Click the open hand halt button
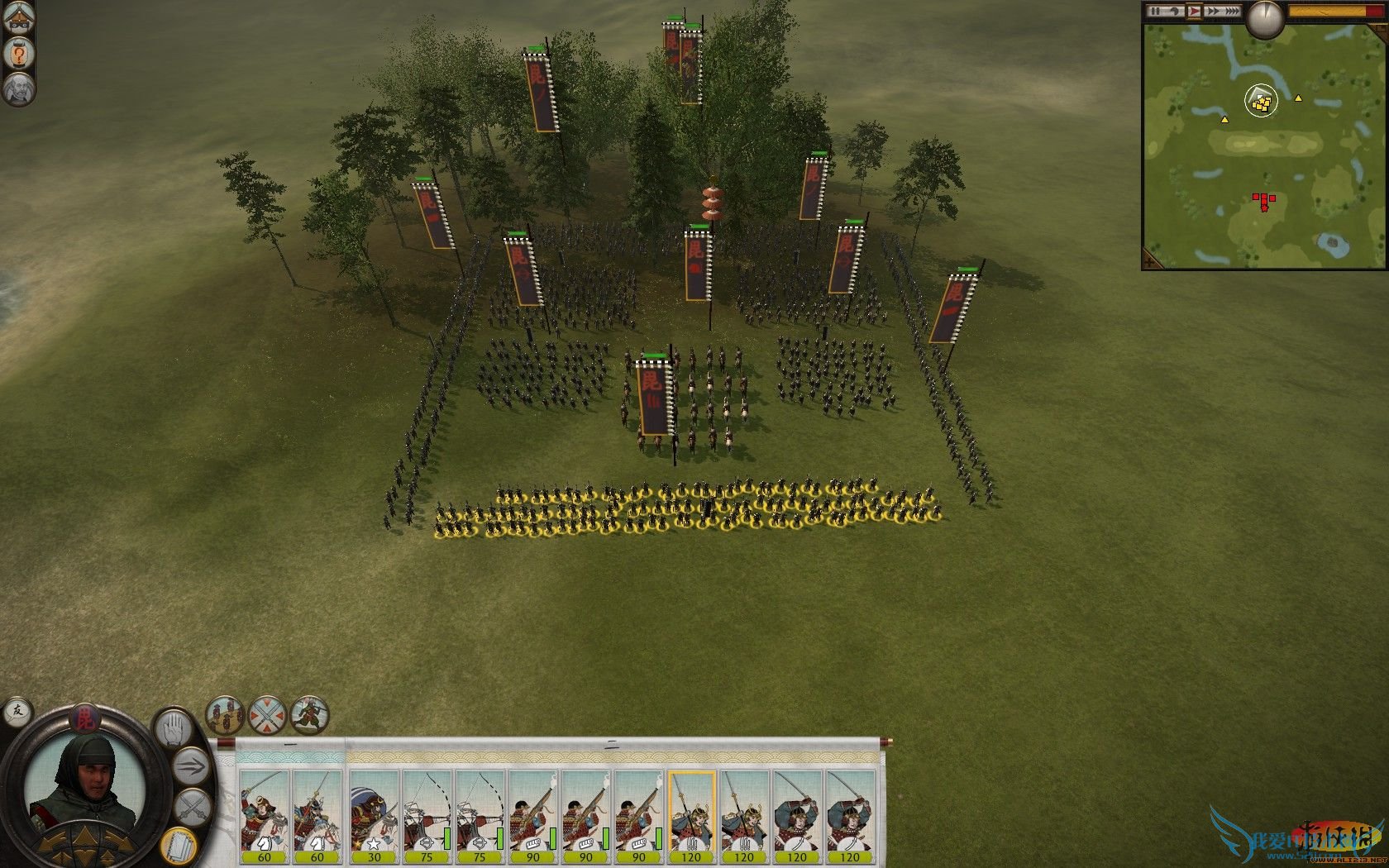This screenshot has width=1389, height=868. tap(174, 729)
